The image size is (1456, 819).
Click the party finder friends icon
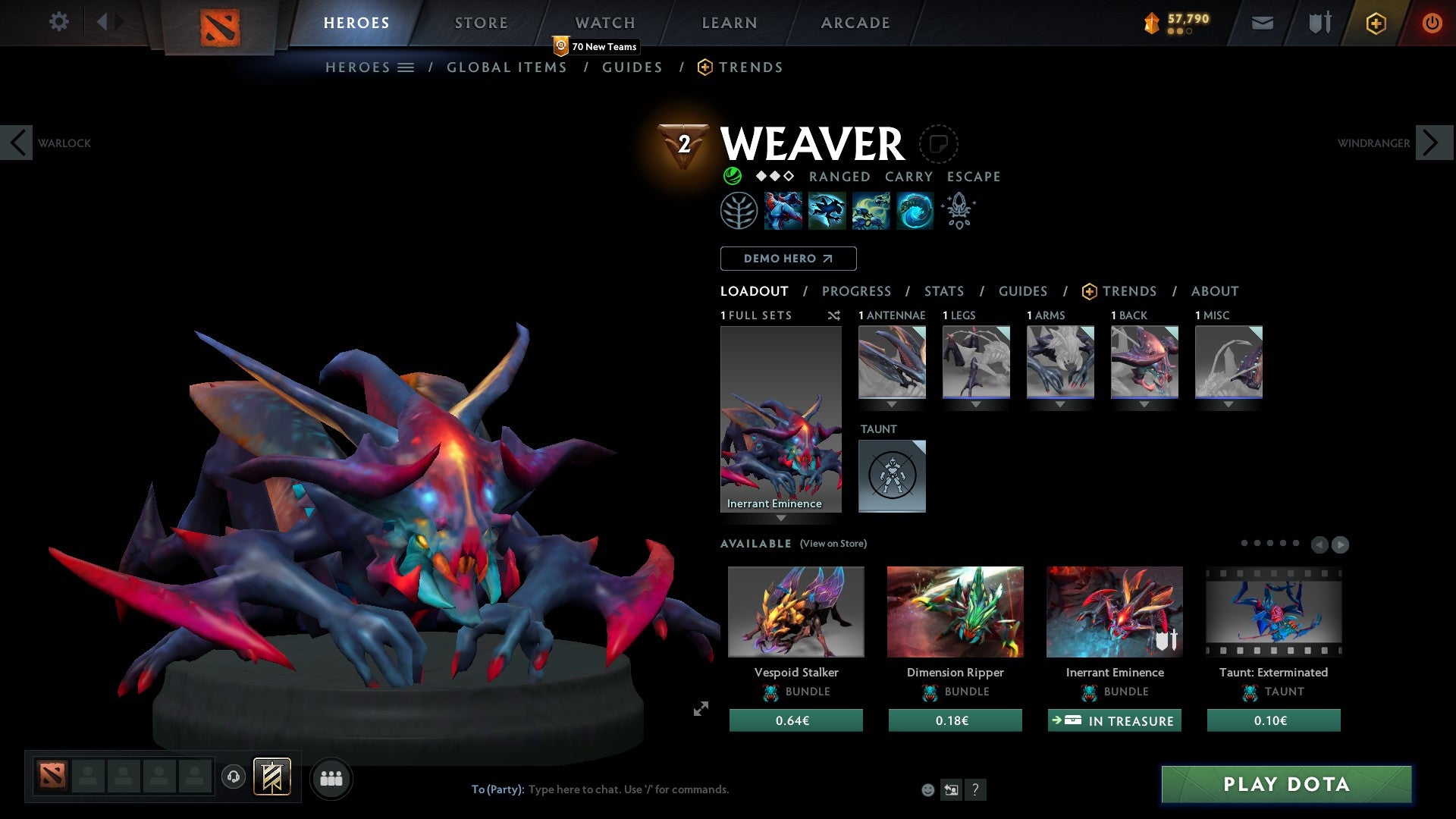(331, 778)
